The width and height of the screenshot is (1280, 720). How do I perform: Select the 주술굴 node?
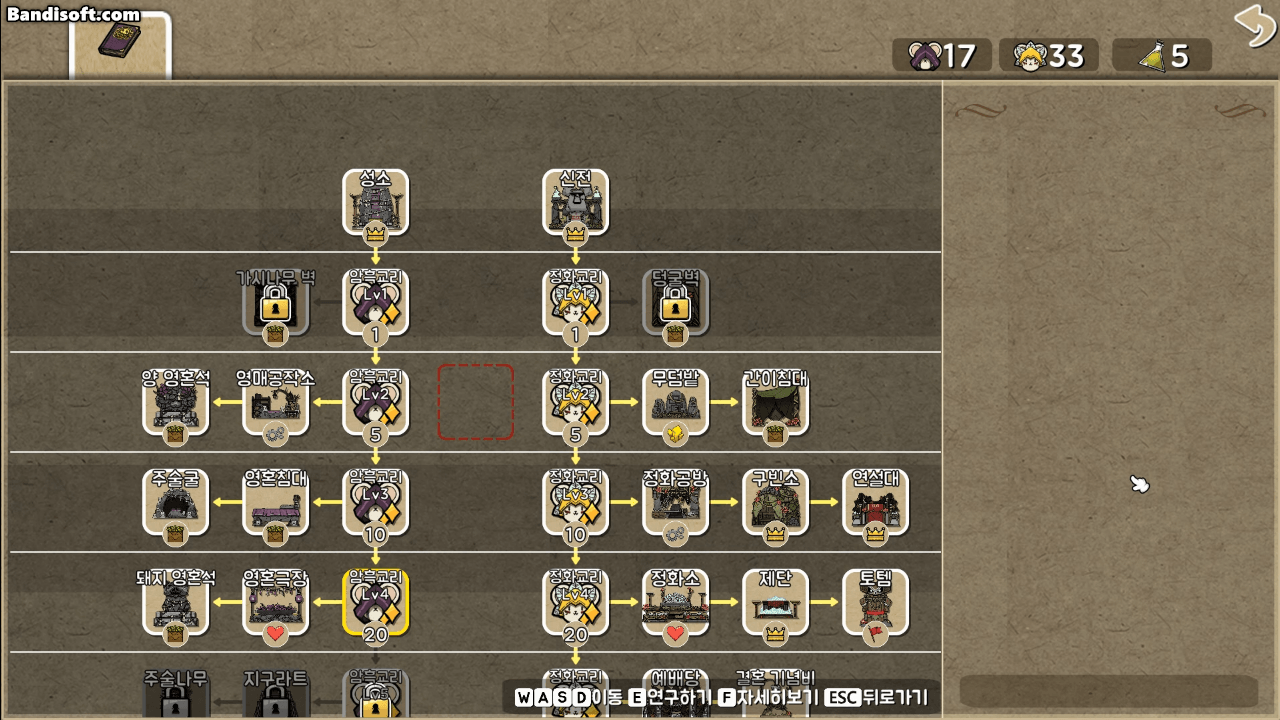[x=175, y=500]
